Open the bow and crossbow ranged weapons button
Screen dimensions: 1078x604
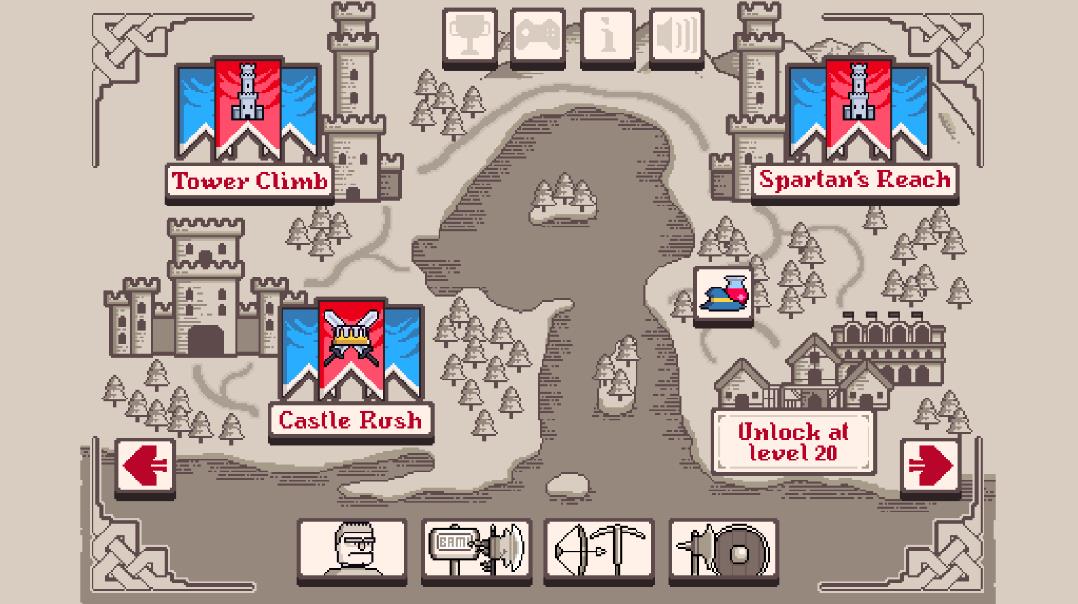click(x=598, y=549)
